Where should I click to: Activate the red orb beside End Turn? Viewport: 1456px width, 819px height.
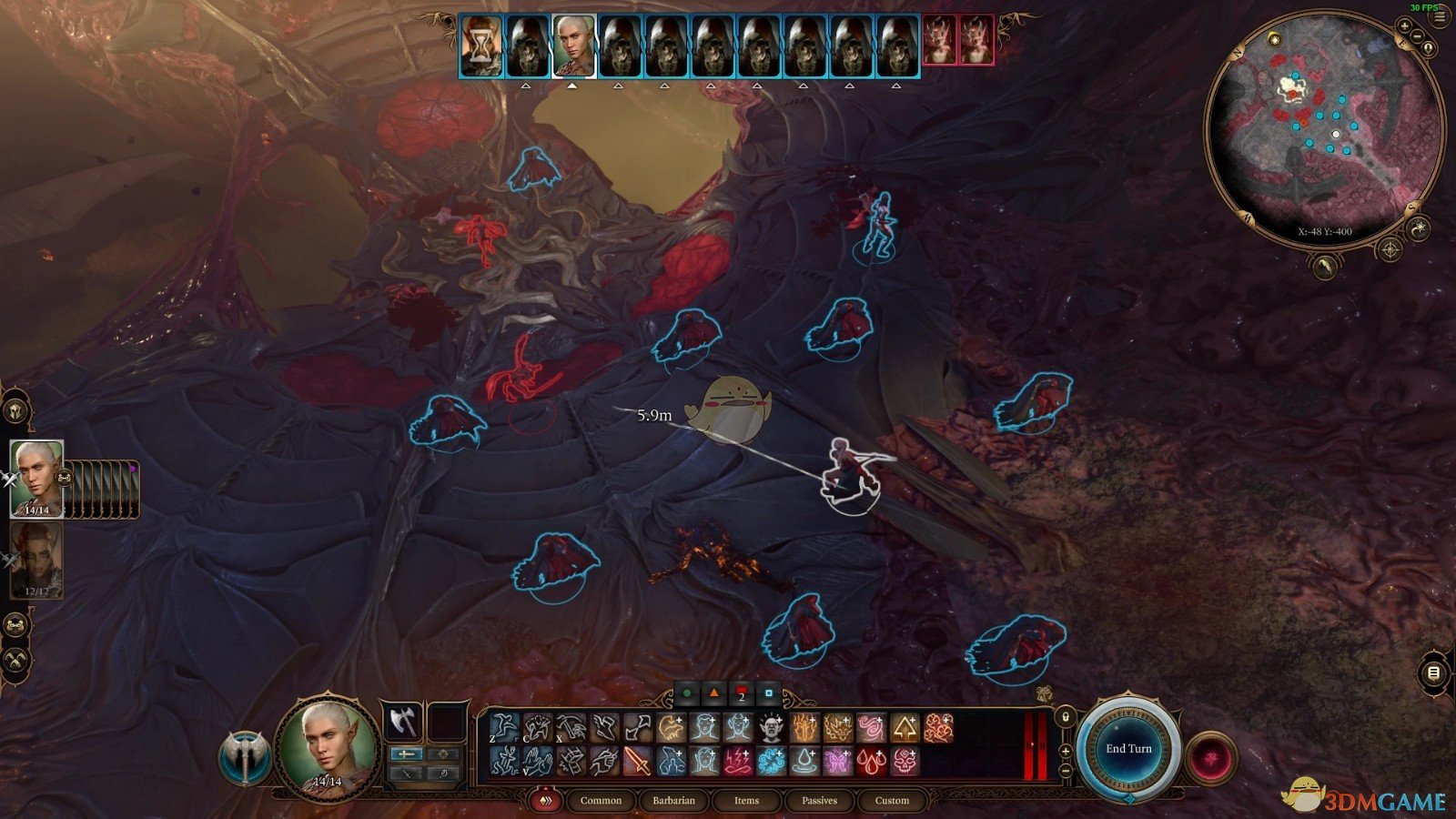click(1211, 757)
